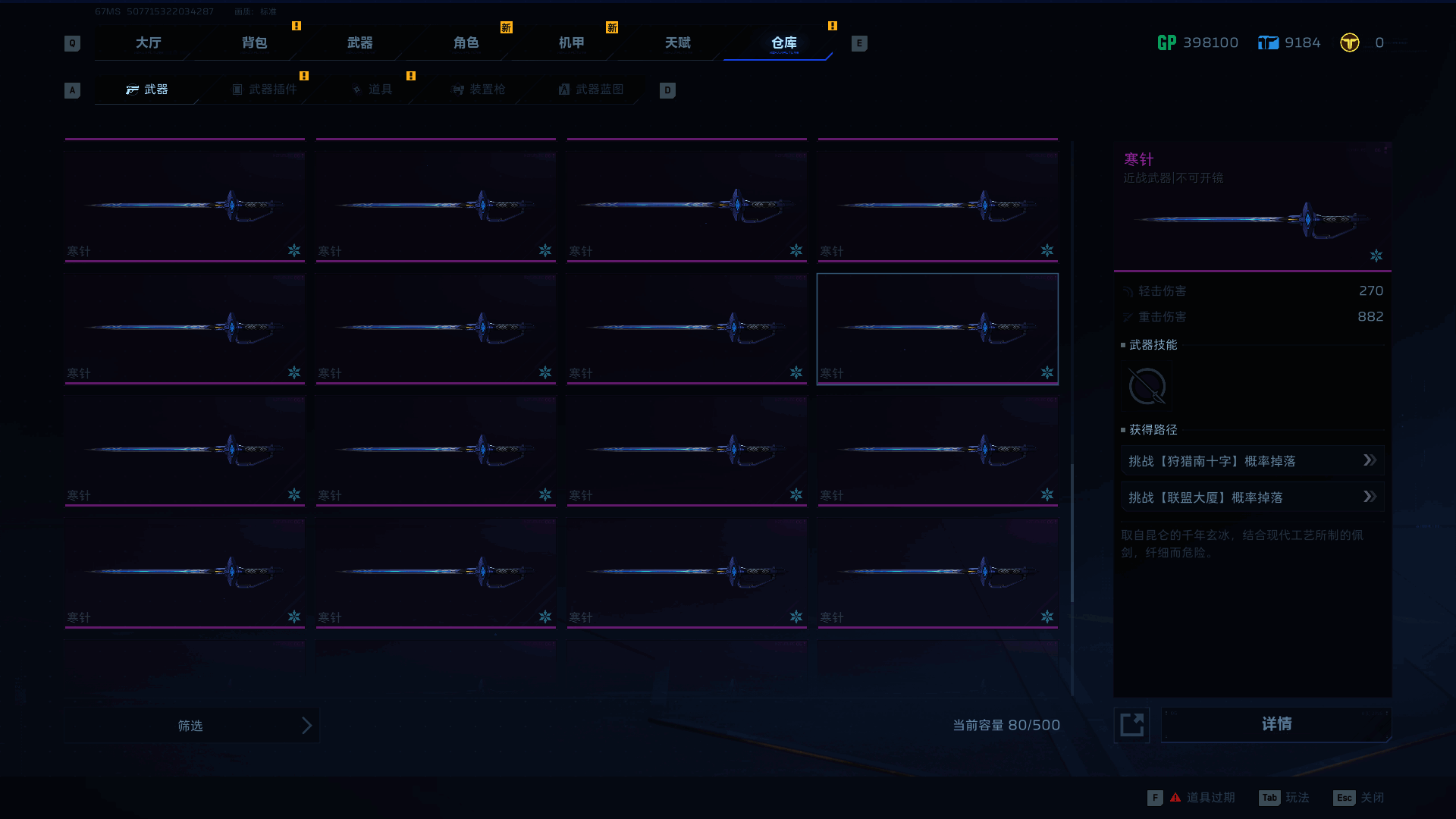Image resolution: width=1456 pixels, height=819 pixels.
Task: Switch to the 大厅 lobby tab
Action: click(148, 43)
